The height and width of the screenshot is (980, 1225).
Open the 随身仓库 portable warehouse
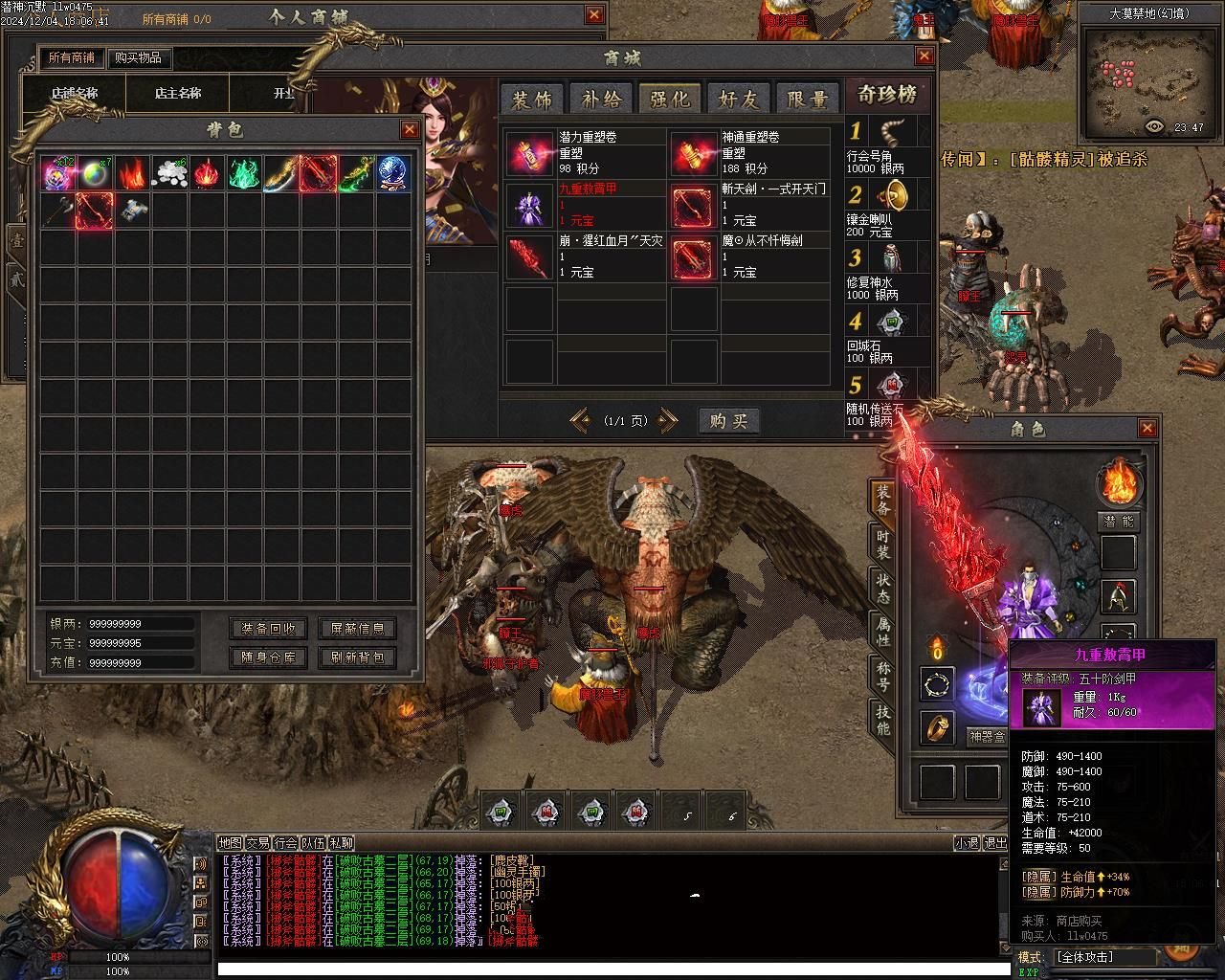coord(269,657)
